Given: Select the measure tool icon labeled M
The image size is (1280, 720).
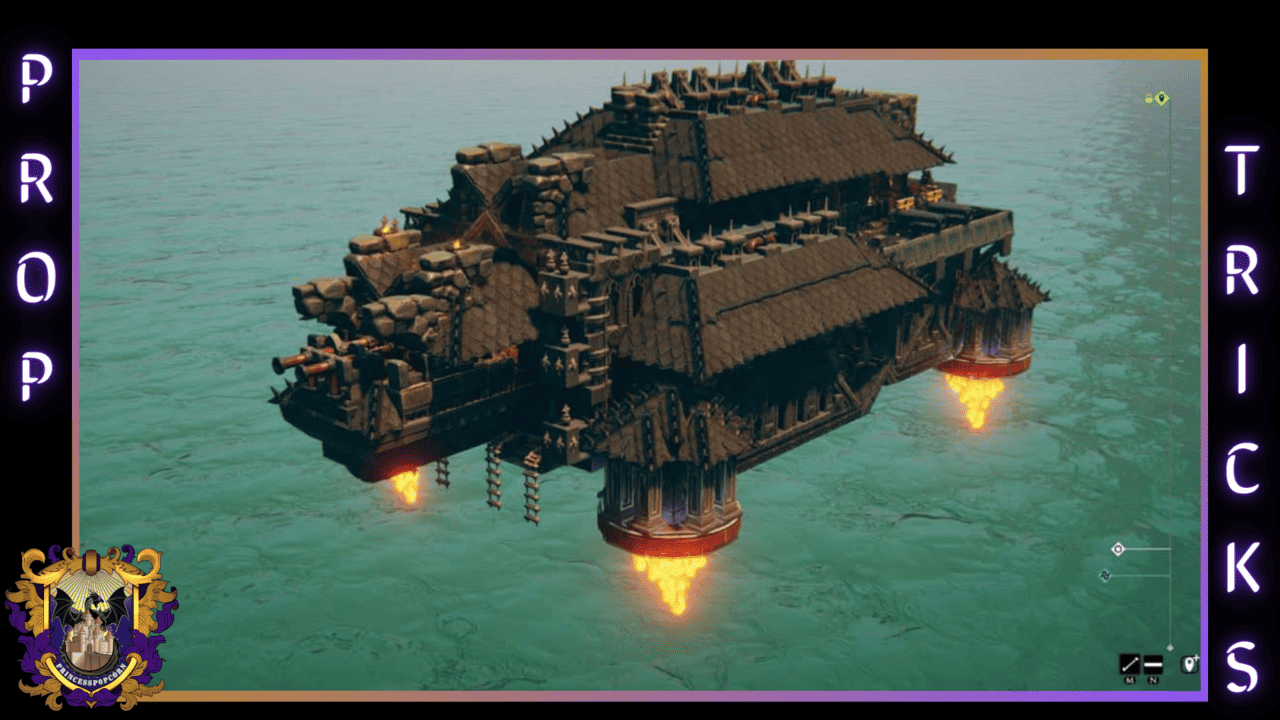Looking at the screenshot, I should 1130,665.
